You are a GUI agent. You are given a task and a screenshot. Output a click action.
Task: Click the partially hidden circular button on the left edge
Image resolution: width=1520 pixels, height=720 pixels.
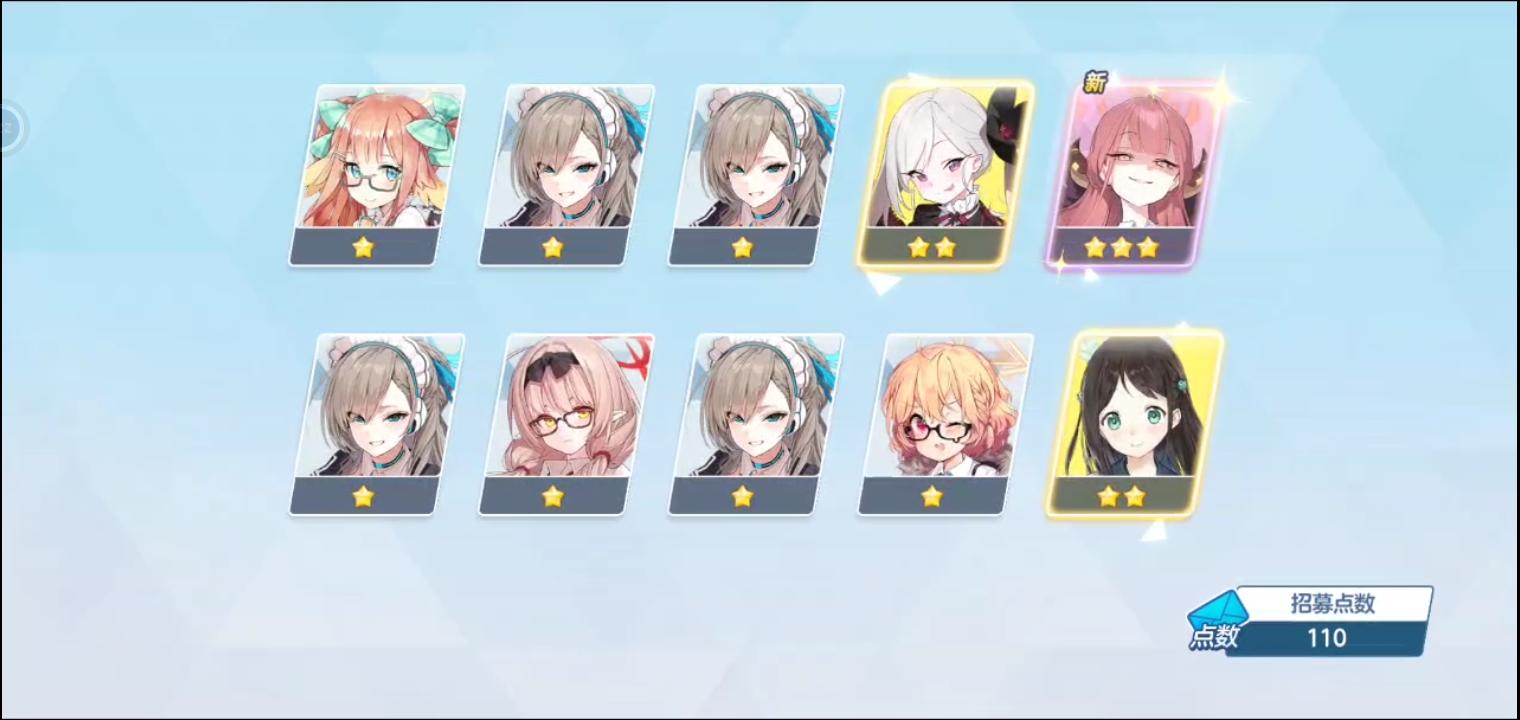pos(8,128)
